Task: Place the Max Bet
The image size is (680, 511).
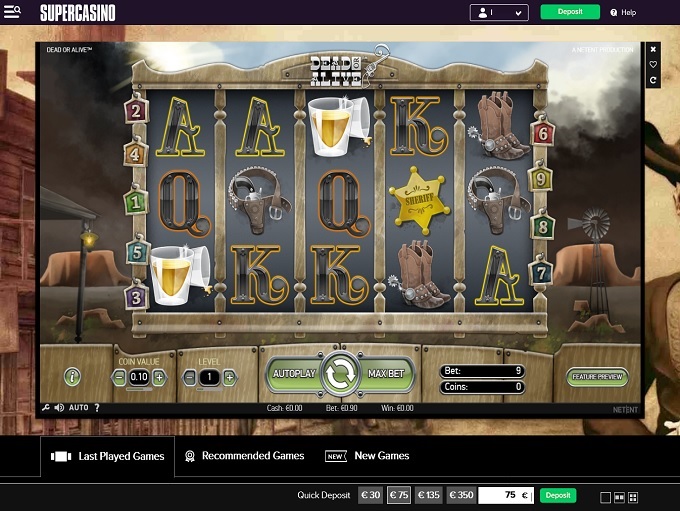Action: click(x=386, y=373)
